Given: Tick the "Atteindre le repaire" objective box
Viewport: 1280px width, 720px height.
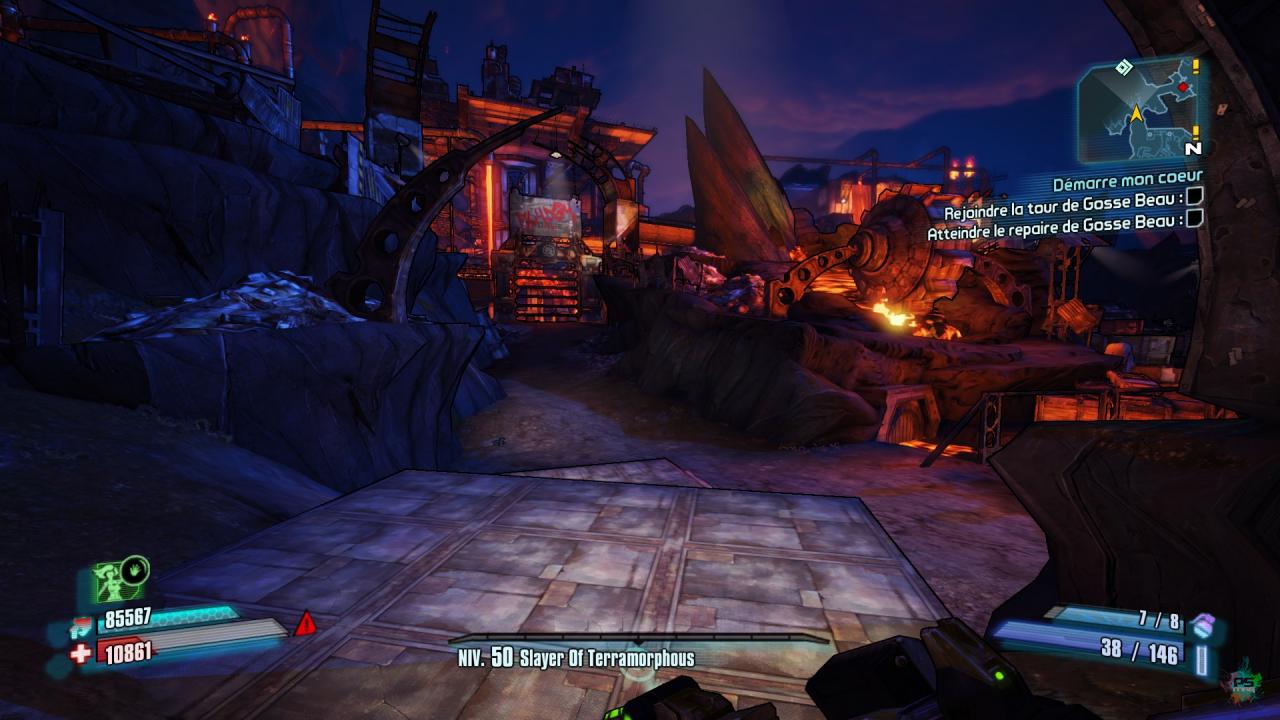Looking at the screenshot, I should [1193, 219].
